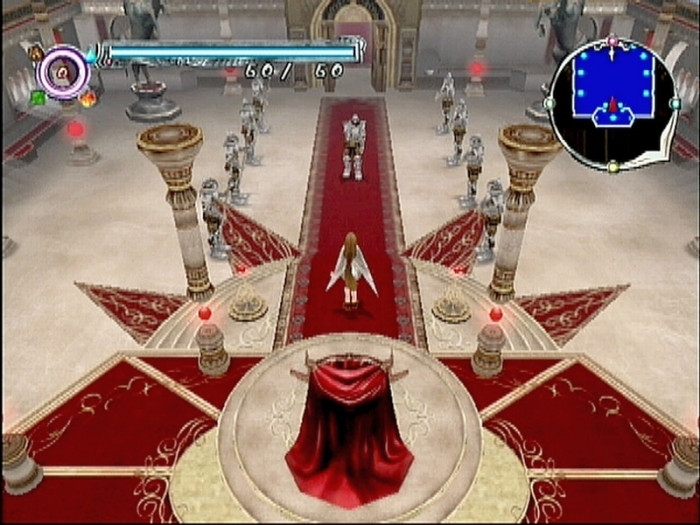The width and height of the screenshot is (700, 525).
Task: Select the purple ring character emblem
Action: pyautogui.click(x=63, y=72)
